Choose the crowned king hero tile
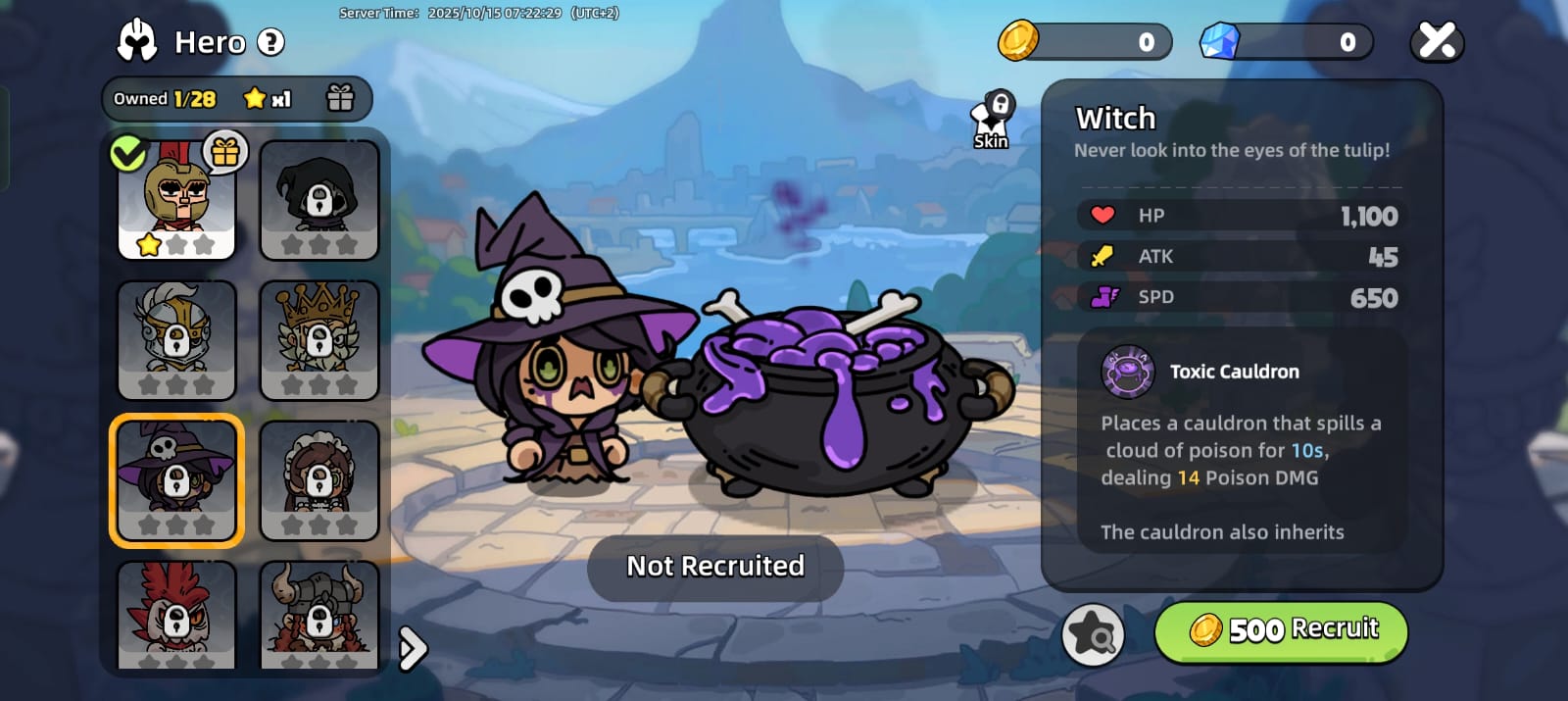The image size is (1568, 701). (319, 340)
